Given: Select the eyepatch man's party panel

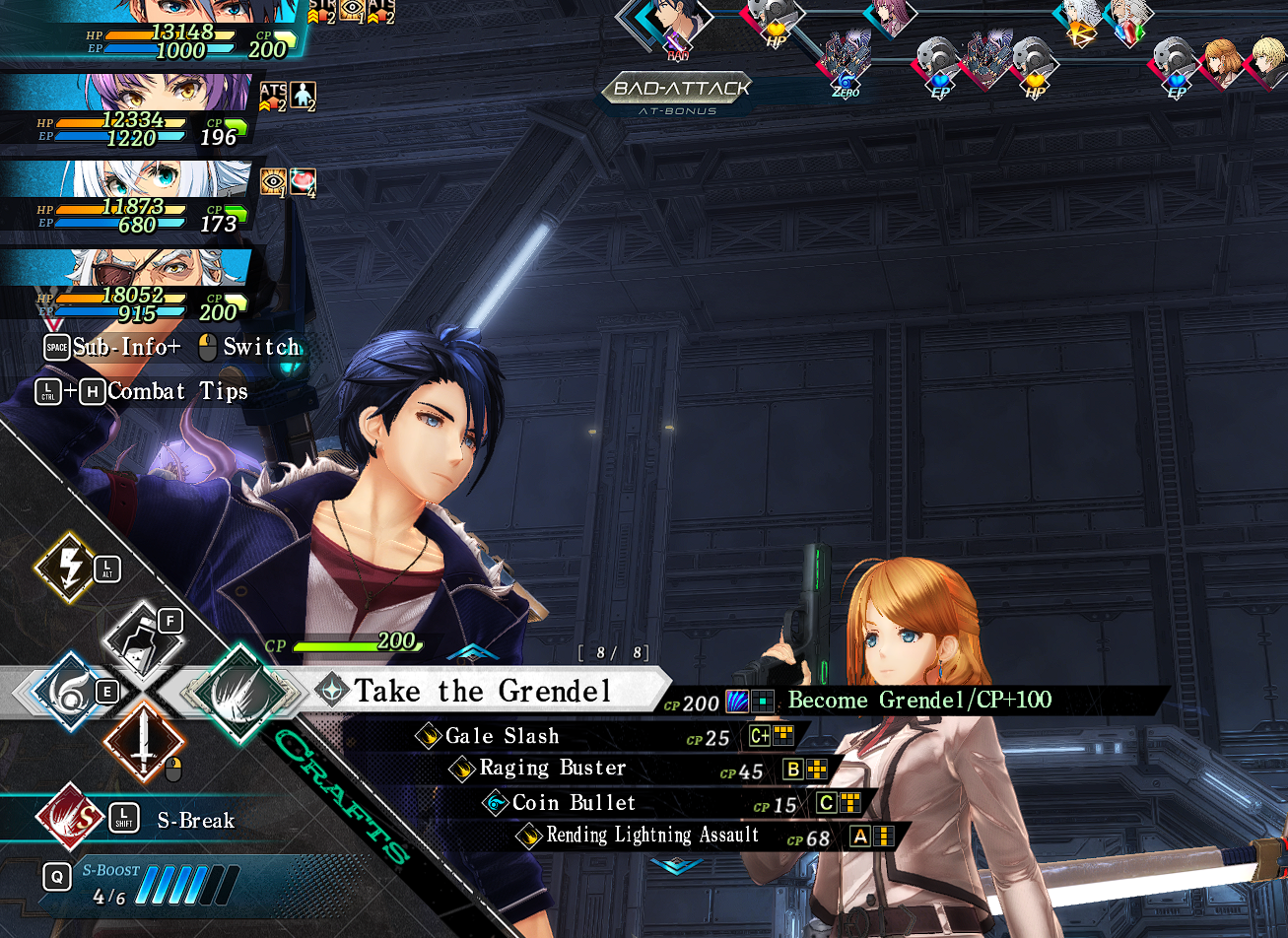Looking at the screenshot, I should (x=128, y=284).
